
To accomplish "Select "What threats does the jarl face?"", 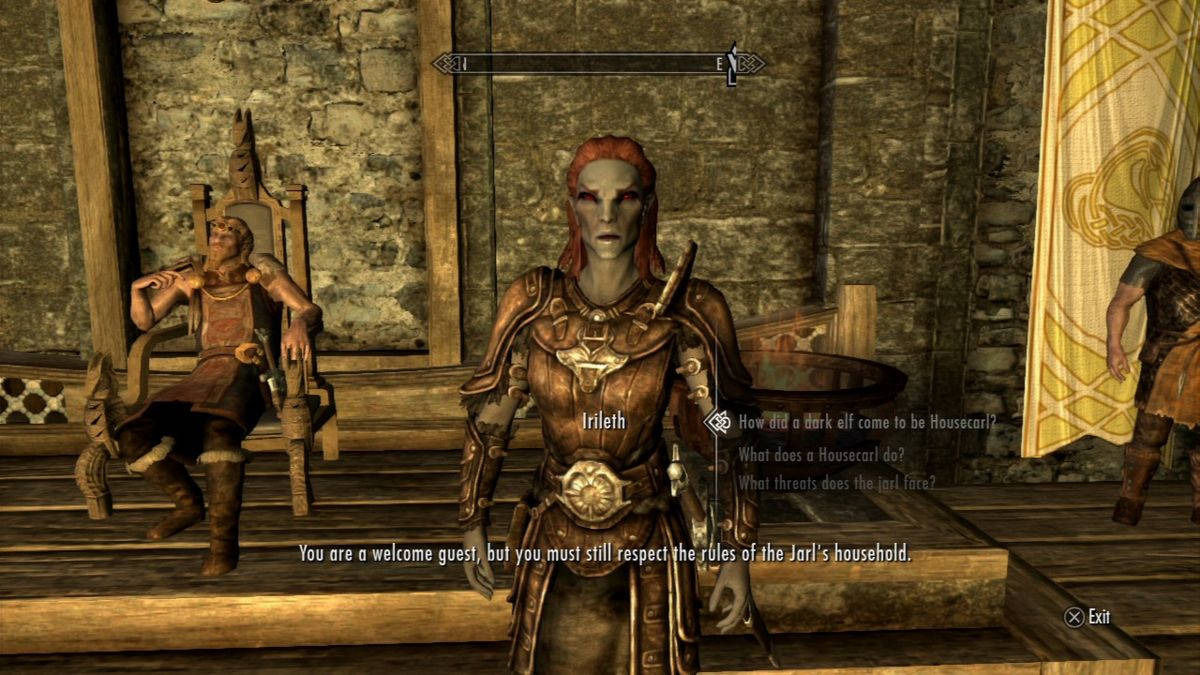I will point(836,482).
